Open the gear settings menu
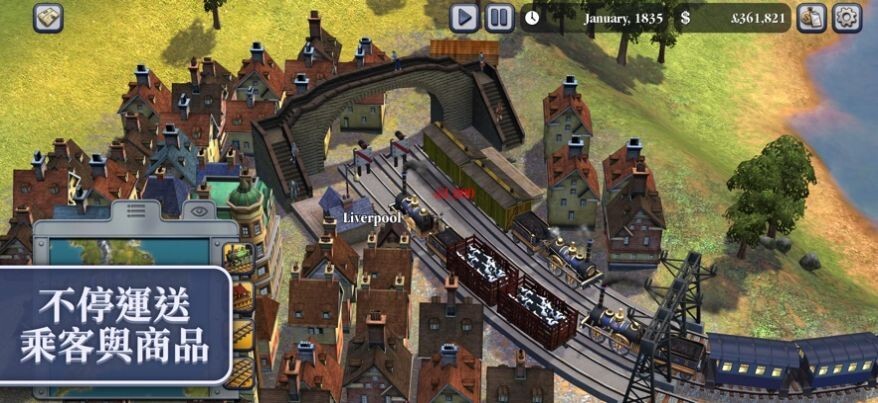The height and width of the screenshot is (403, 878). (848, 17)
